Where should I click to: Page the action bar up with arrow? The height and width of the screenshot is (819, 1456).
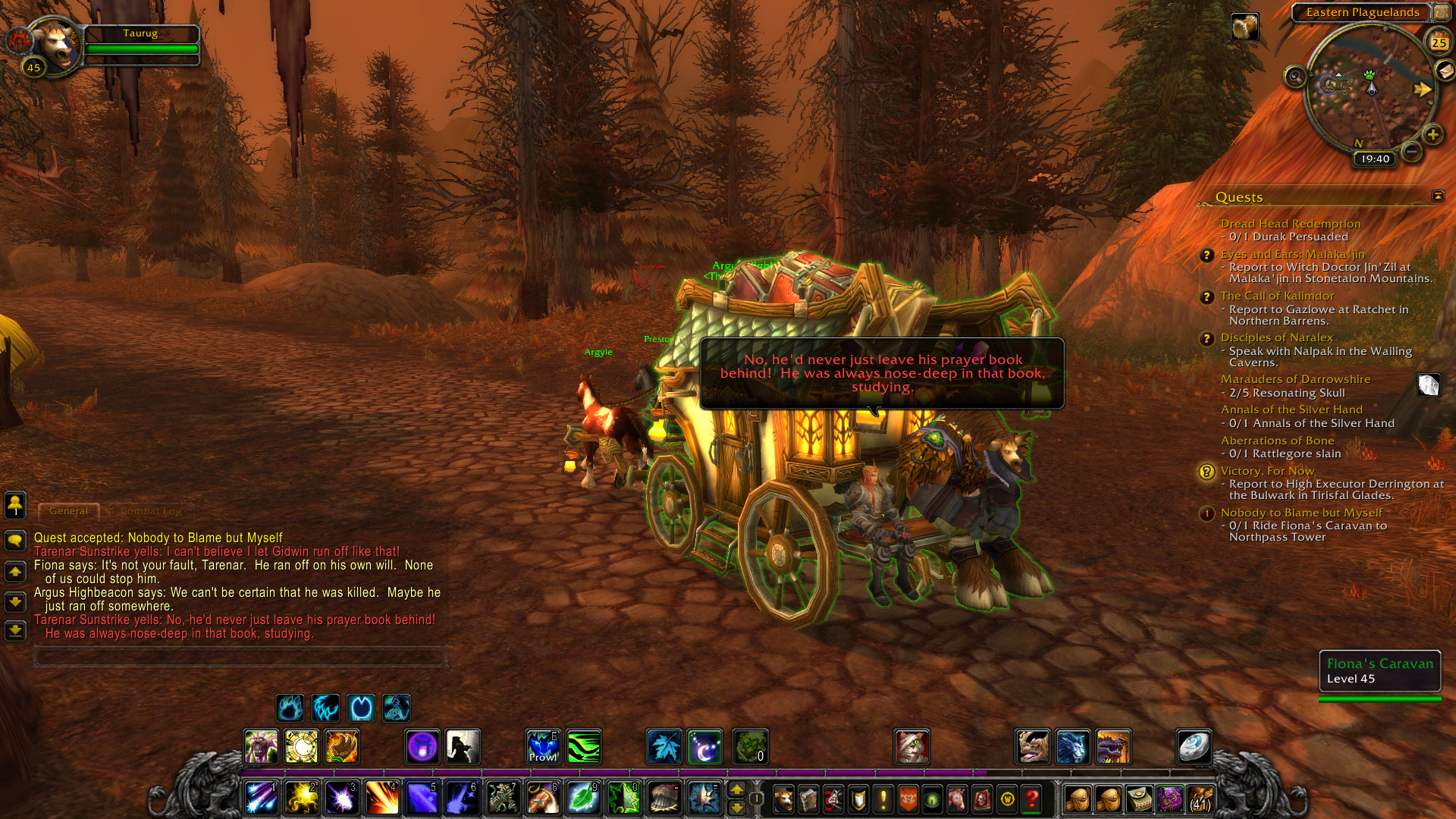[x=736, y=790]
